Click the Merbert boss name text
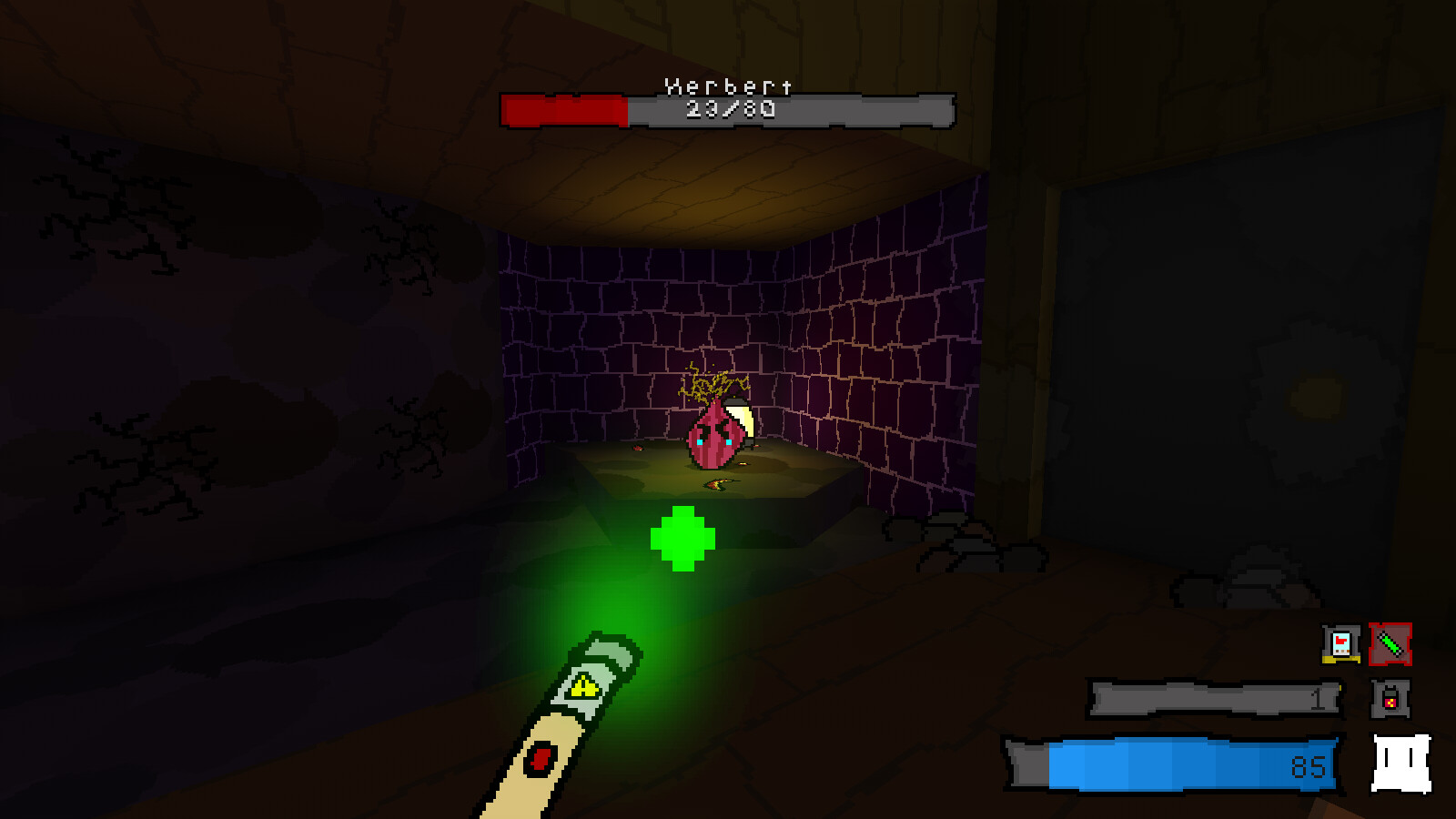The width and height of the screenshot is (1456, 819). point(728,86)
